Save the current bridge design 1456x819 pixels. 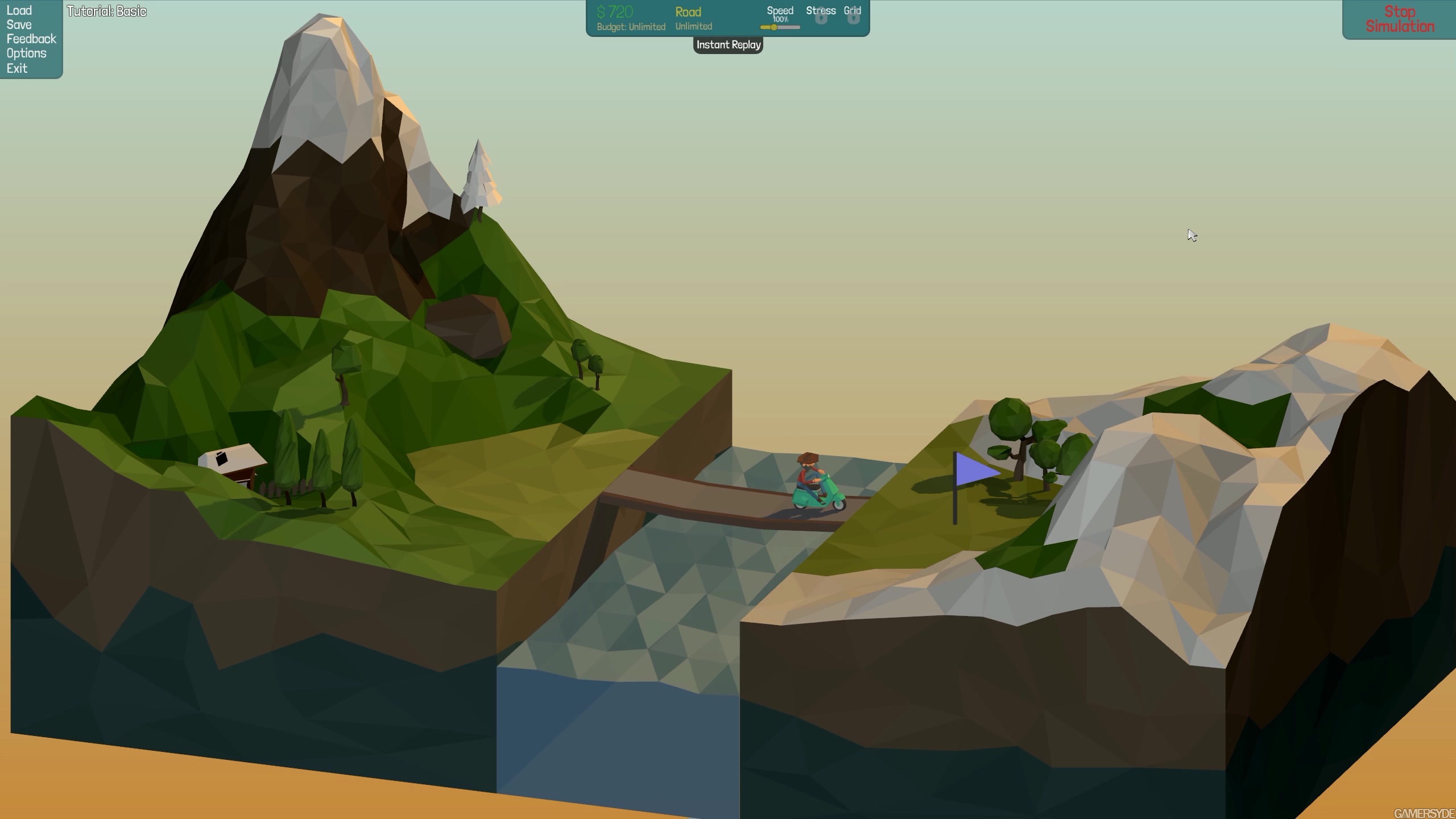point(19,24)
